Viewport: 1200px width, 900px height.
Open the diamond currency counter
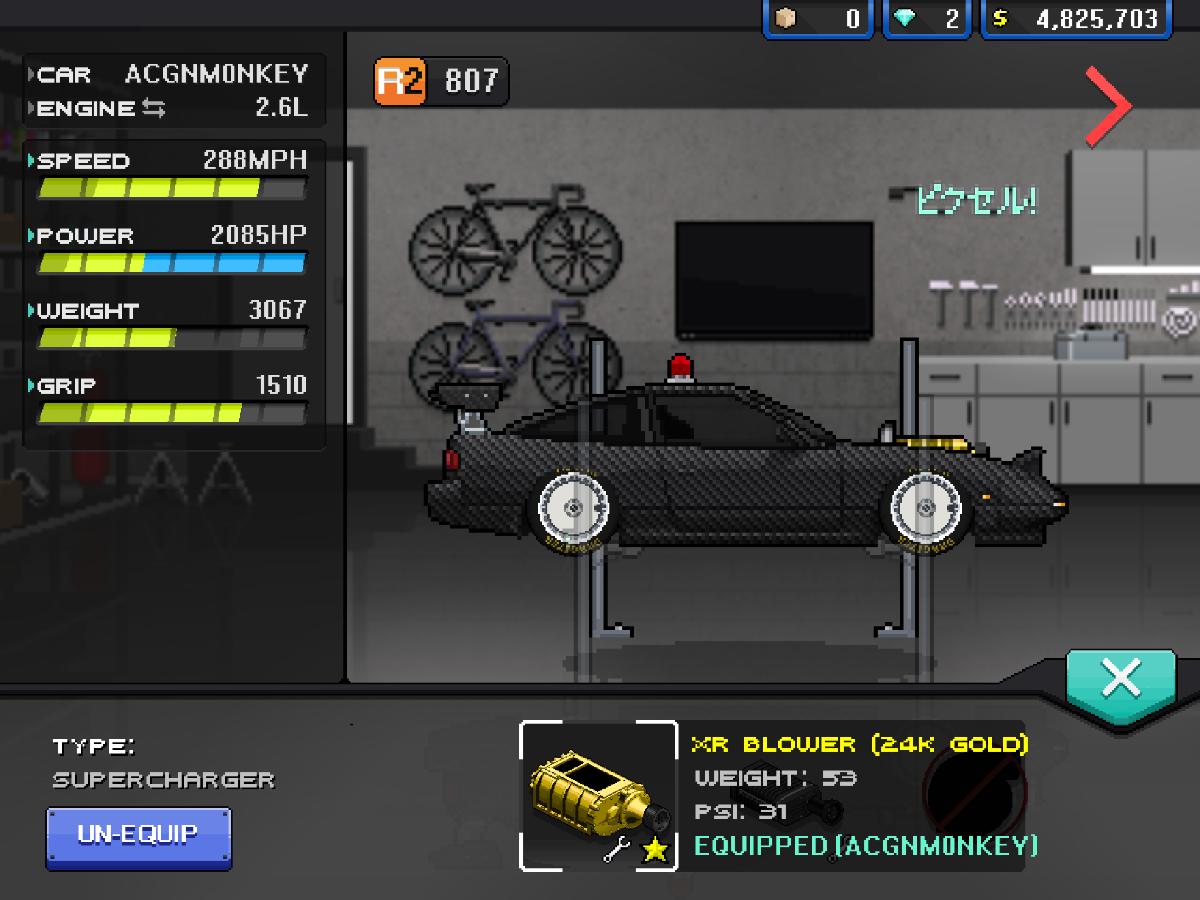coord(926,19)
